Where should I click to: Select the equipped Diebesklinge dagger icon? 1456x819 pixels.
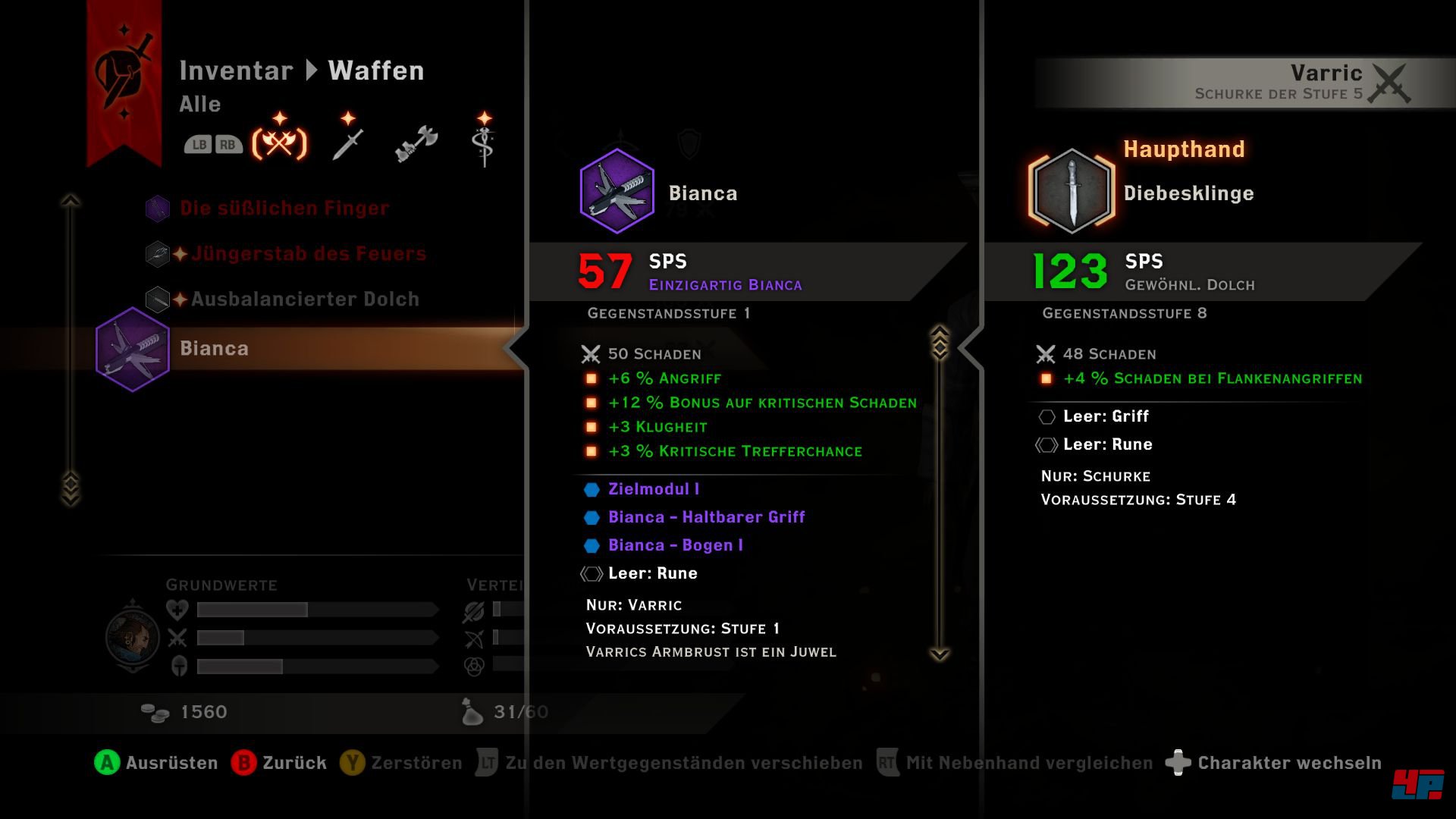1072,191
